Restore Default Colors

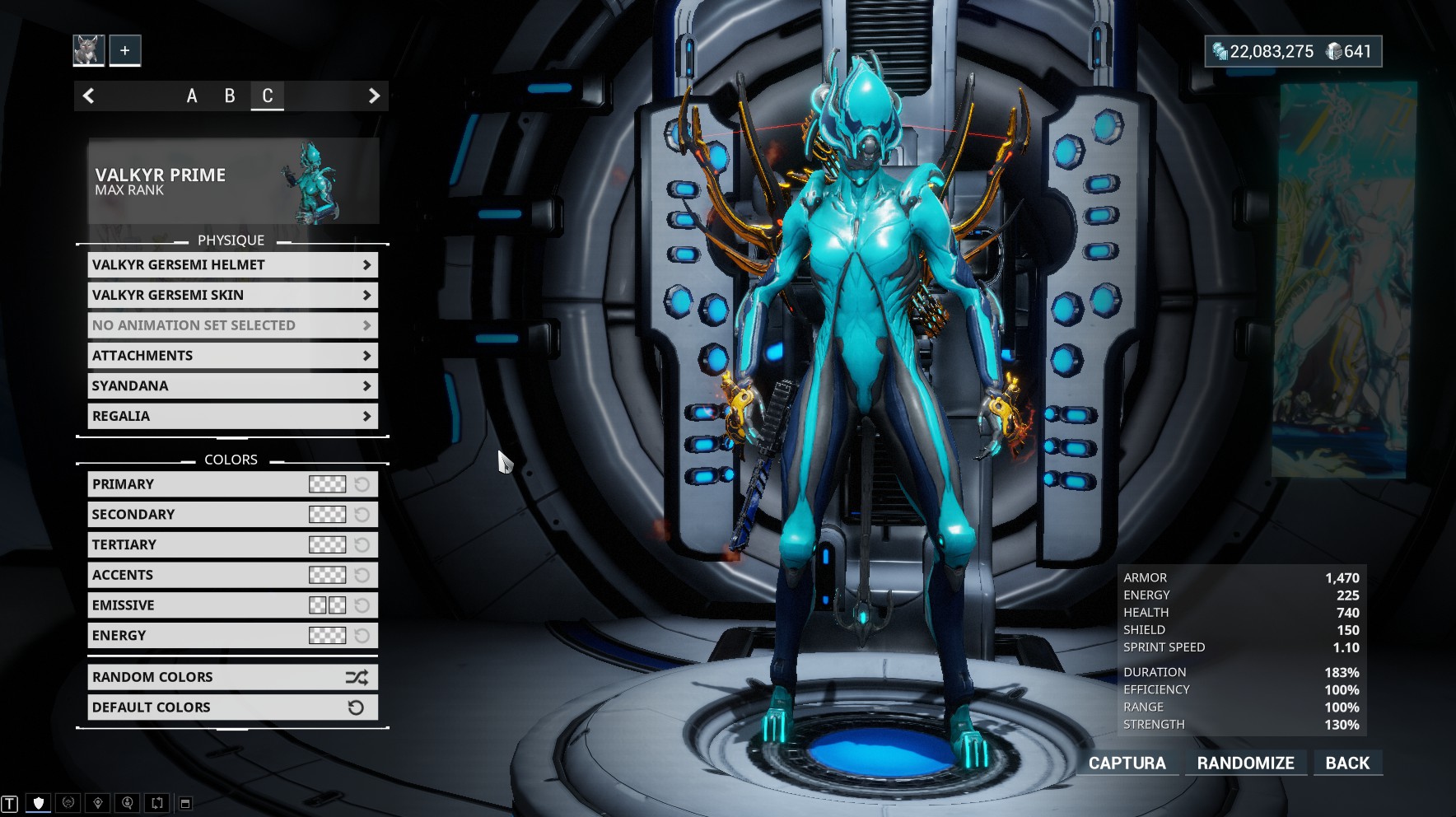232,707
